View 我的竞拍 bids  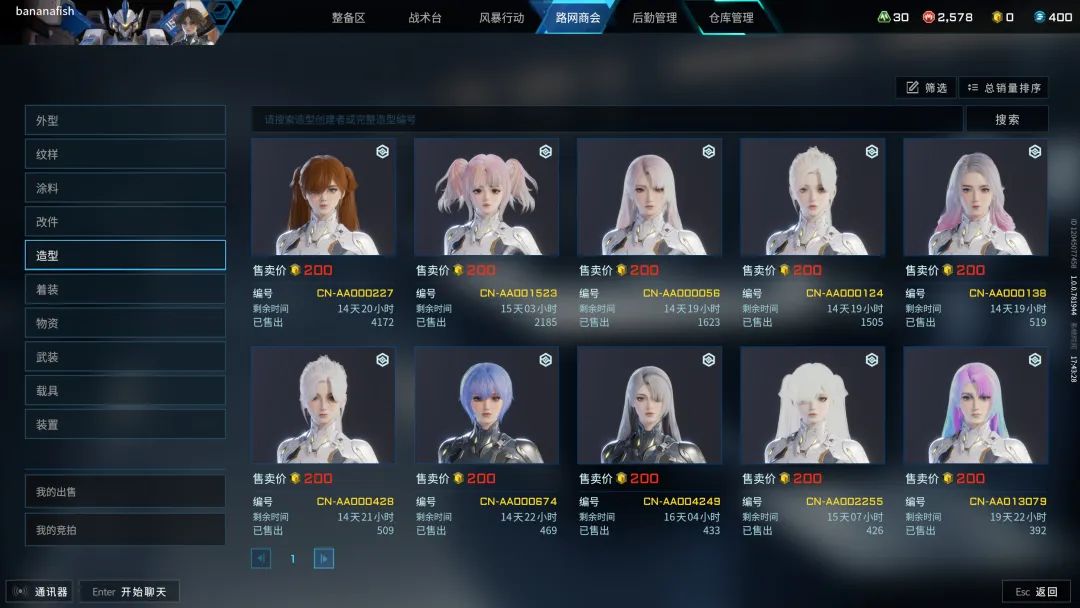(x=125, y=530)
